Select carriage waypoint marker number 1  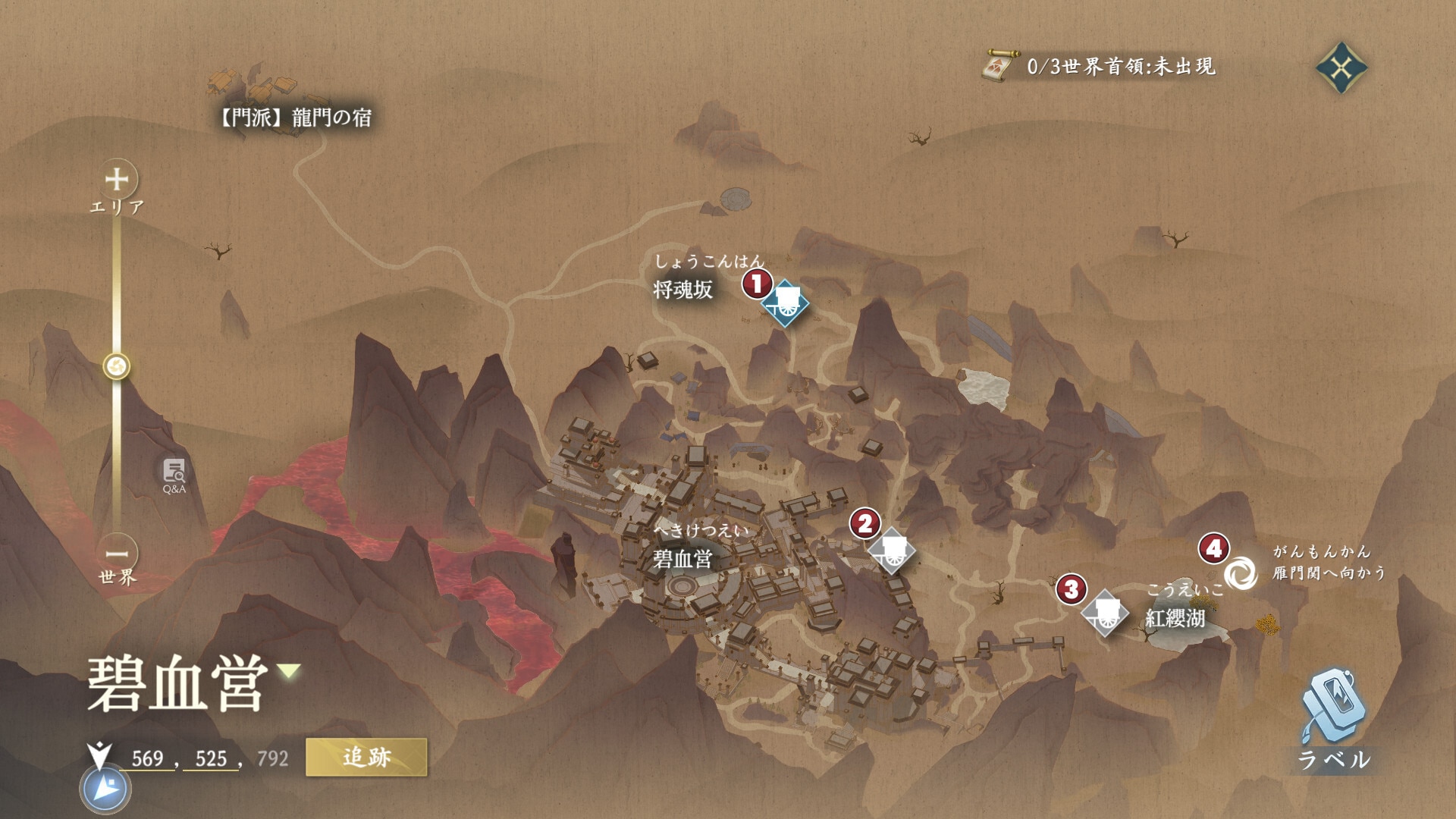click(x=785, y=303)
